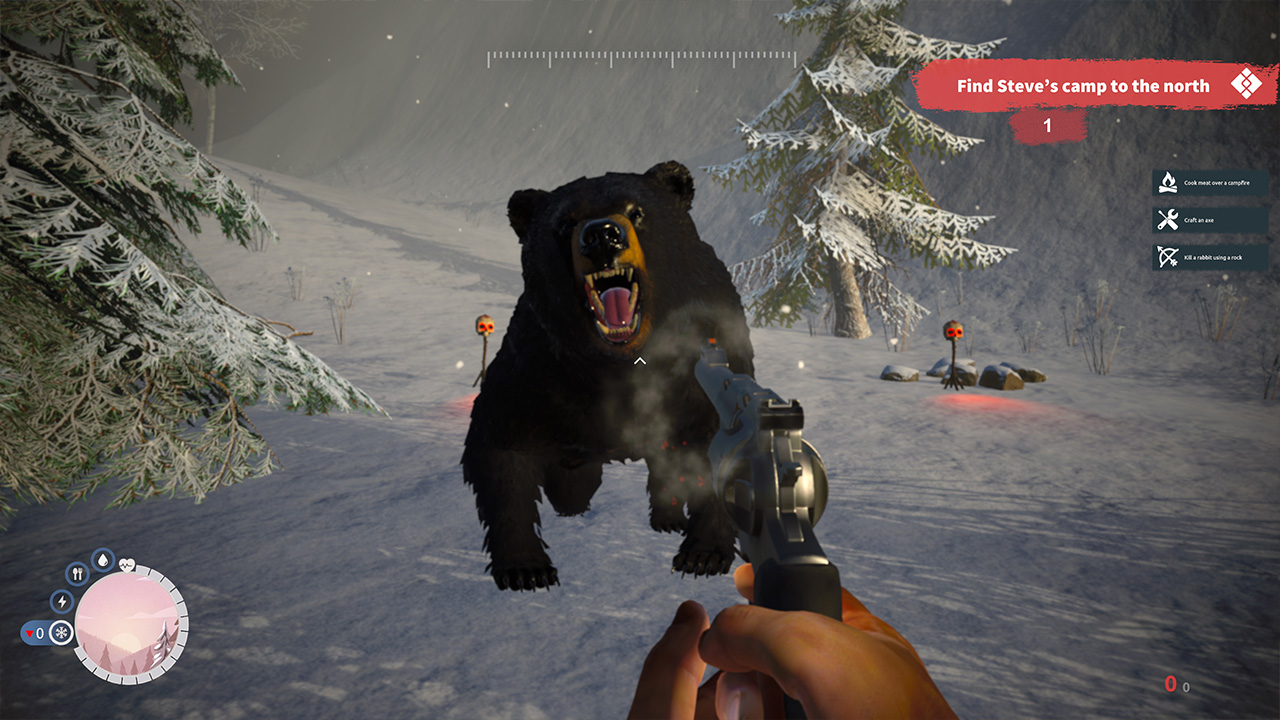Select the Cook meat over a campfire task

click(x=1211, y=183)
